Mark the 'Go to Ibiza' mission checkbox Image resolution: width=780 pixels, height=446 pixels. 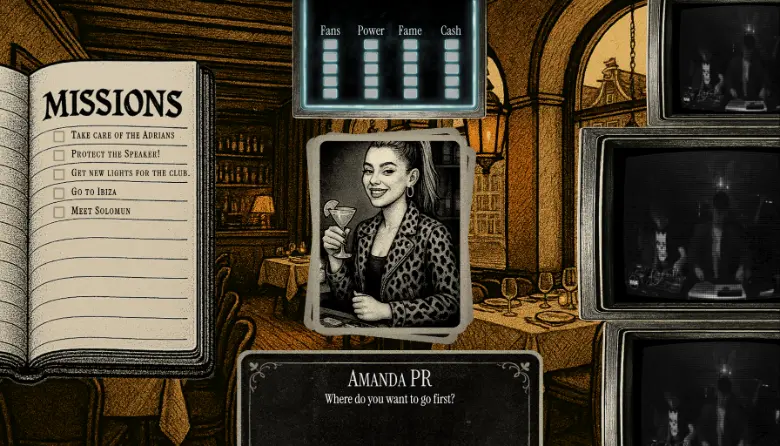(x=59, y=192)
